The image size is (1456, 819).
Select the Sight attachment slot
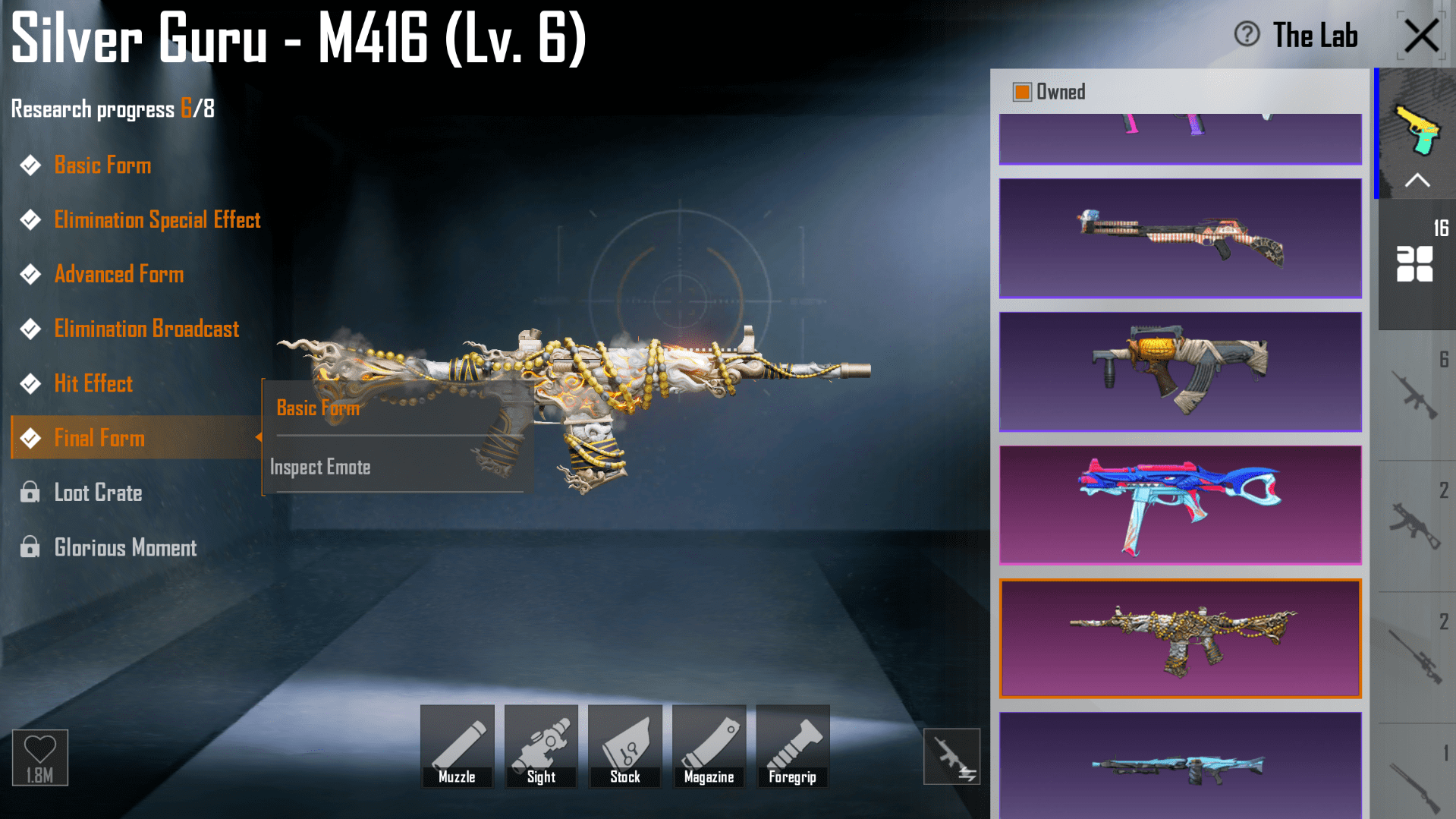pyautogui.click(x=540, y=746)
